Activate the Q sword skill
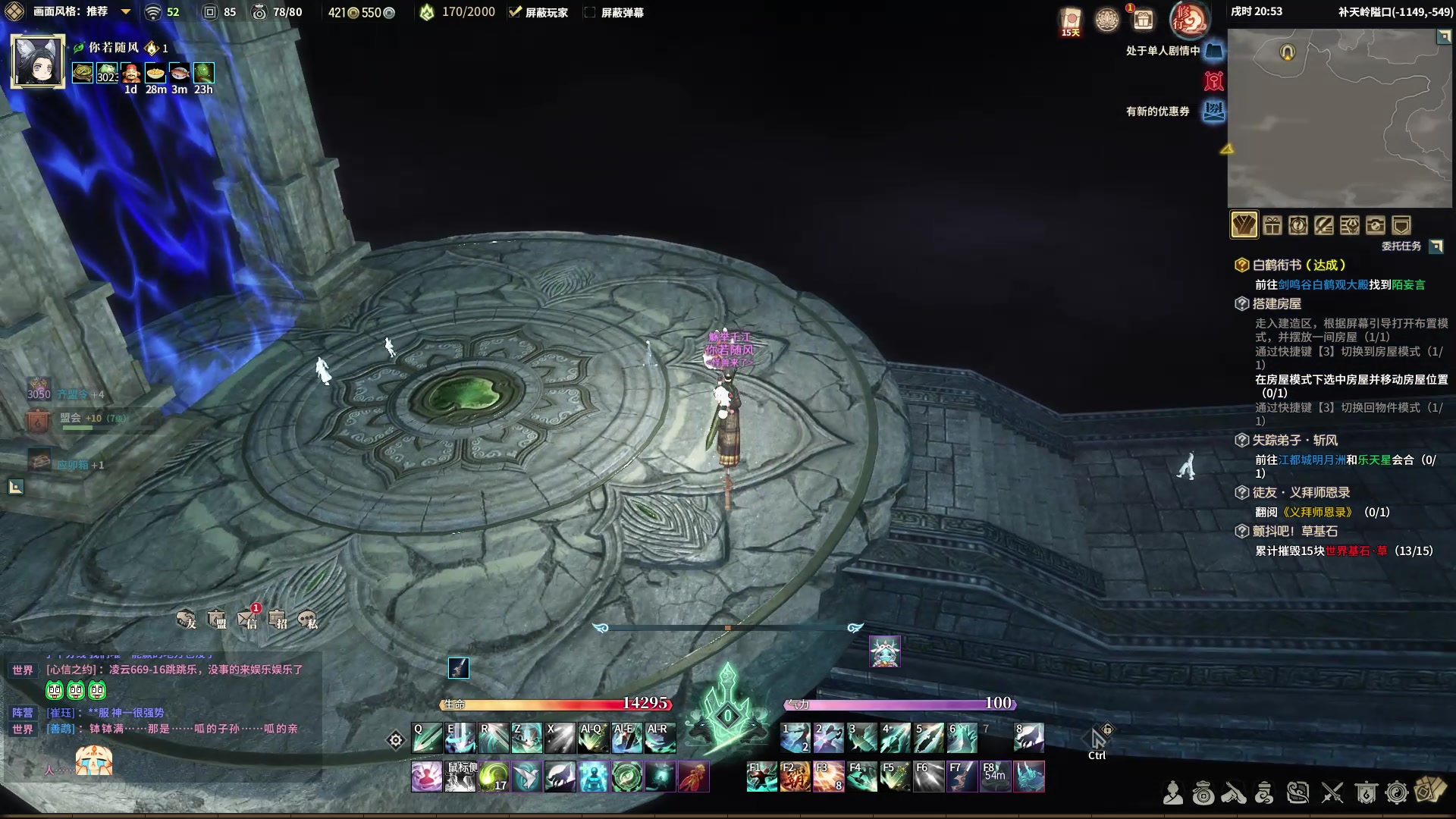Viewport: 1456px width, 819px height. 426,738
